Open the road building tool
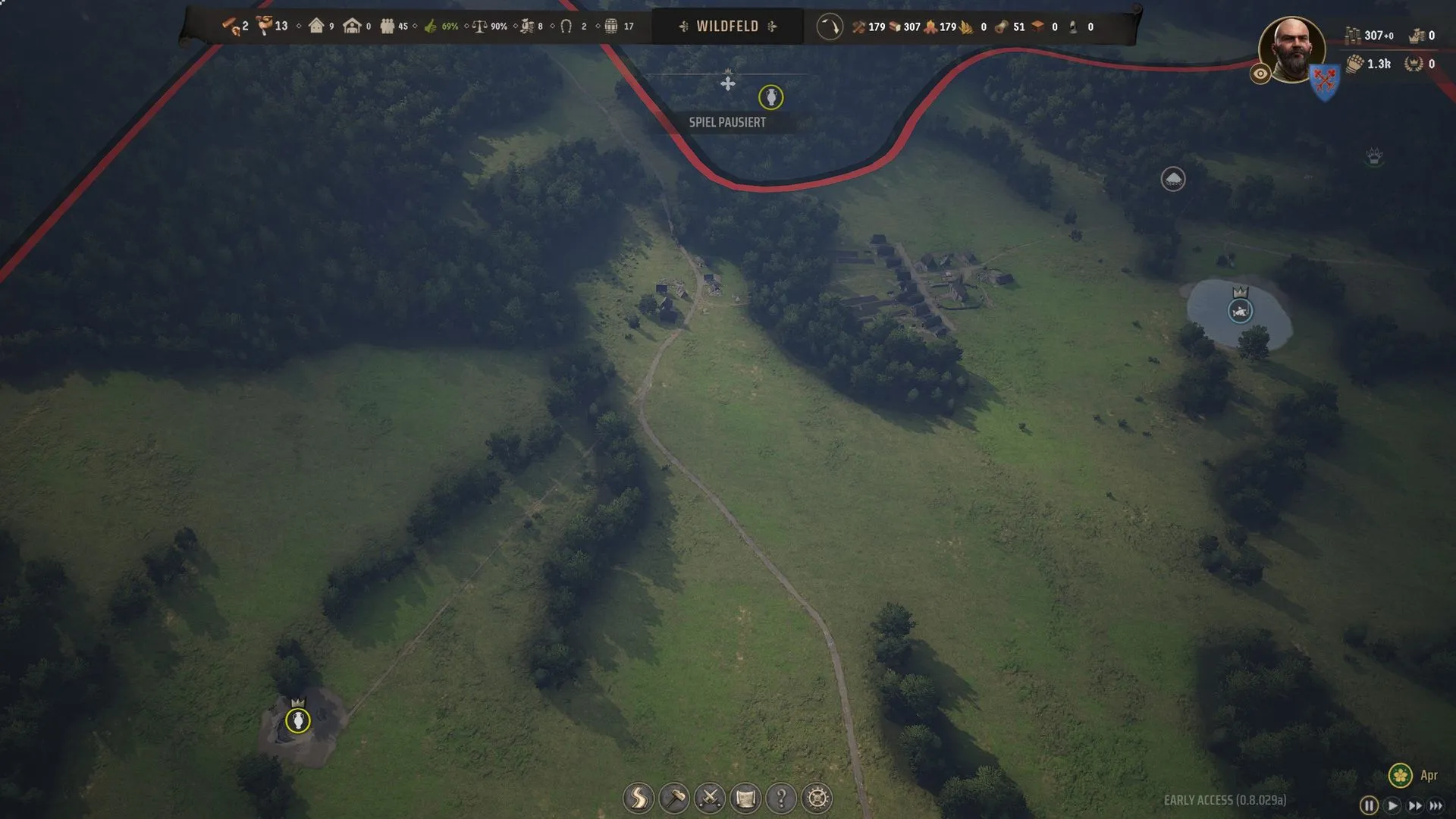The width and height of the screenshot is (1456, 819). [x=639, y=798]
